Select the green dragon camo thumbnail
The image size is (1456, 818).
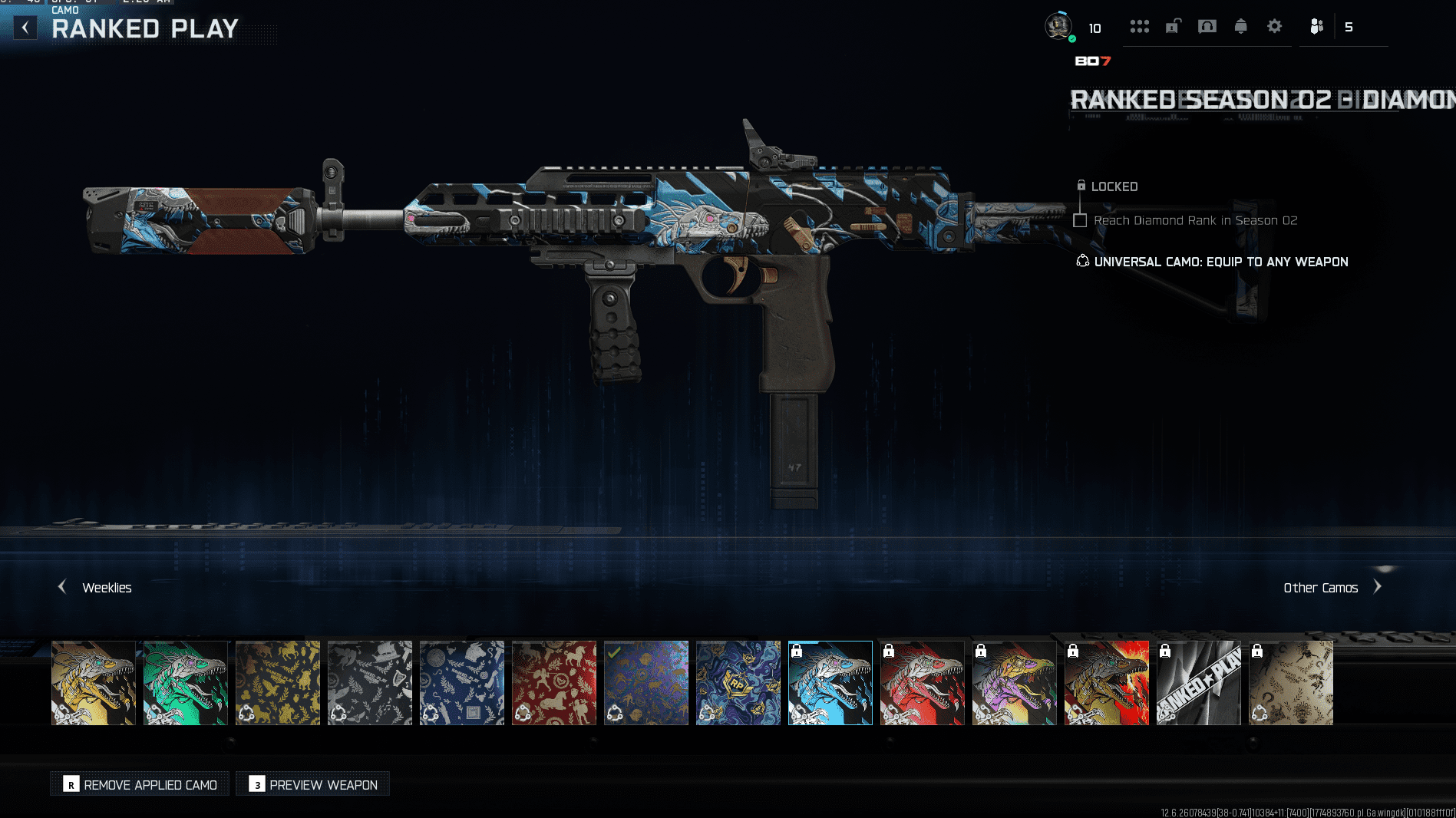[186, 683]
